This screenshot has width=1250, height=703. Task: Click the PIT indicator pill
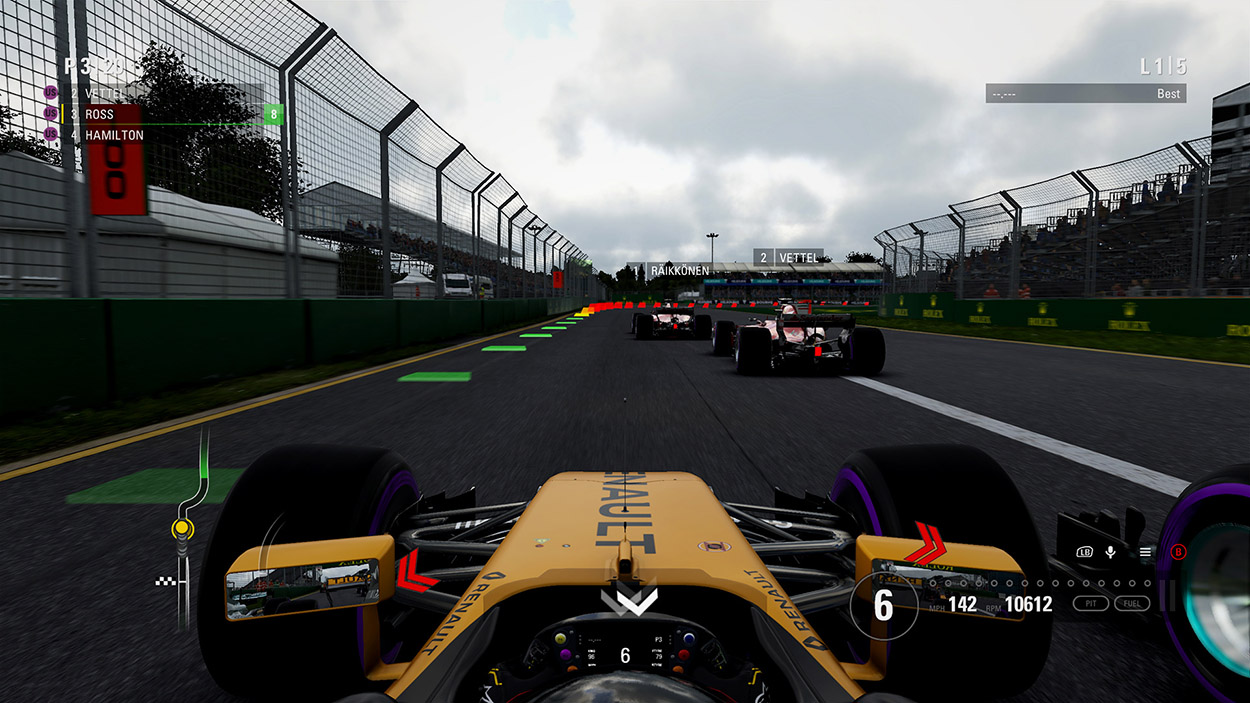coord(1091,603)
